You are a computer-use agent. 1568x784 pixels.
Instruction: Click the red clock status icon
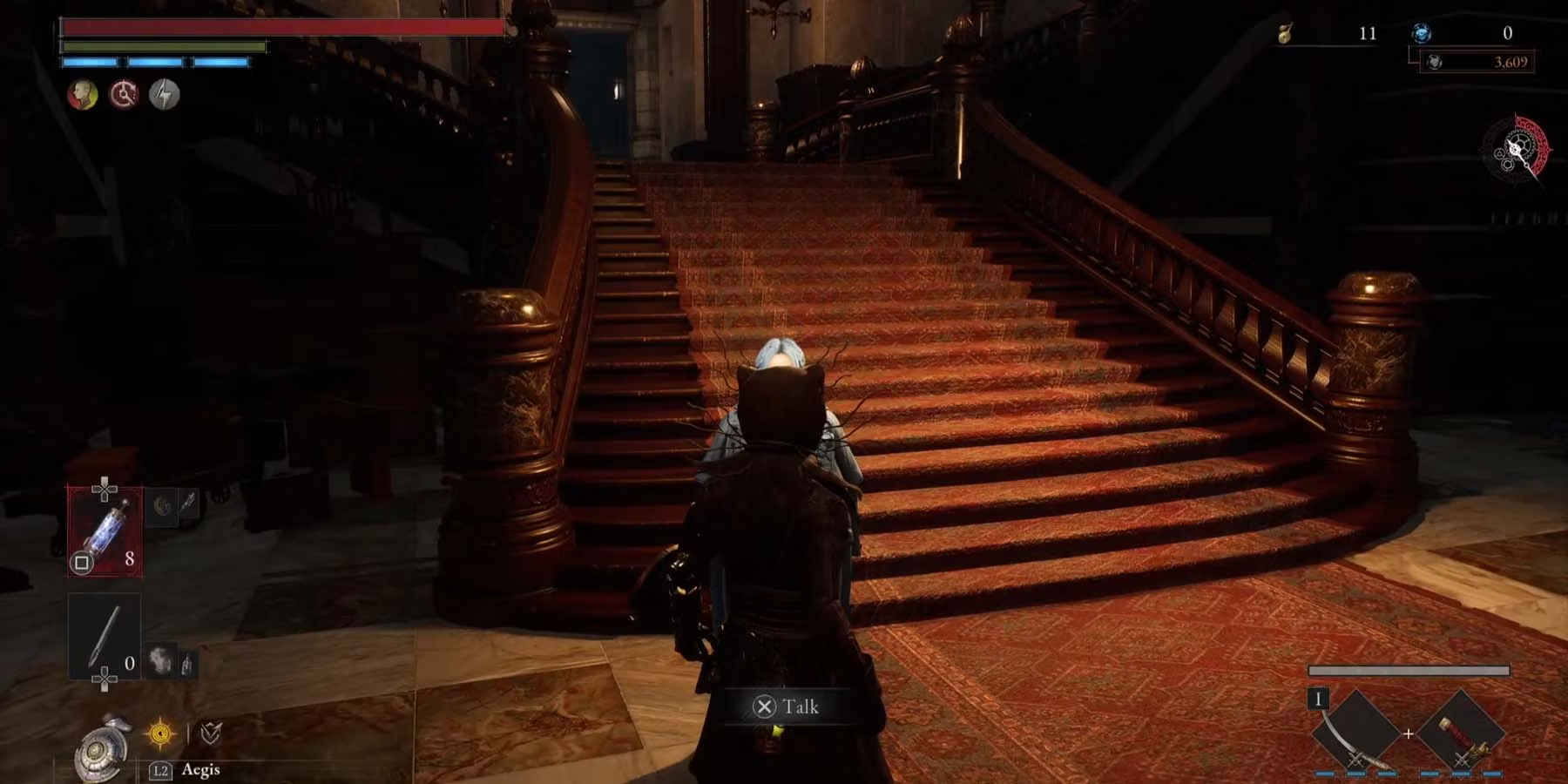[124, 94]
